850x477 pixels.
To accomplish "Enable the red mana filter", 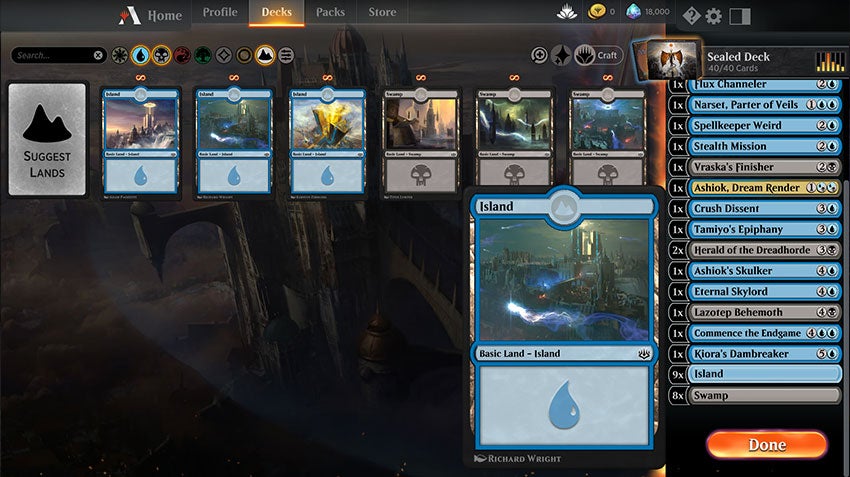I will tap(182, 55).
